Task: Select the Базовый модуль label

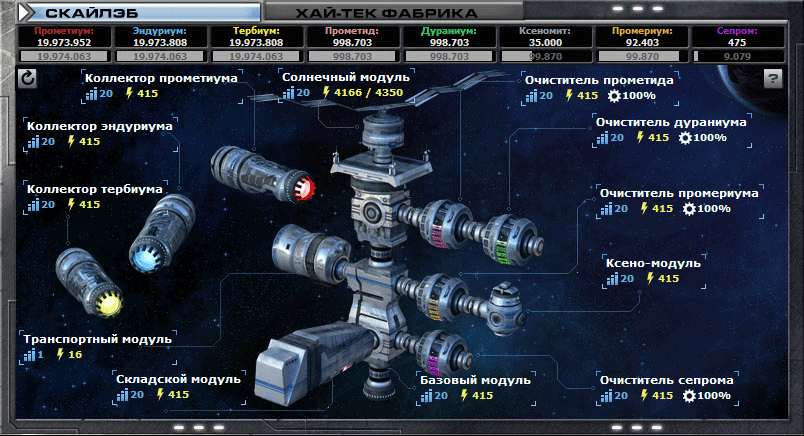Action: [474, 380]
